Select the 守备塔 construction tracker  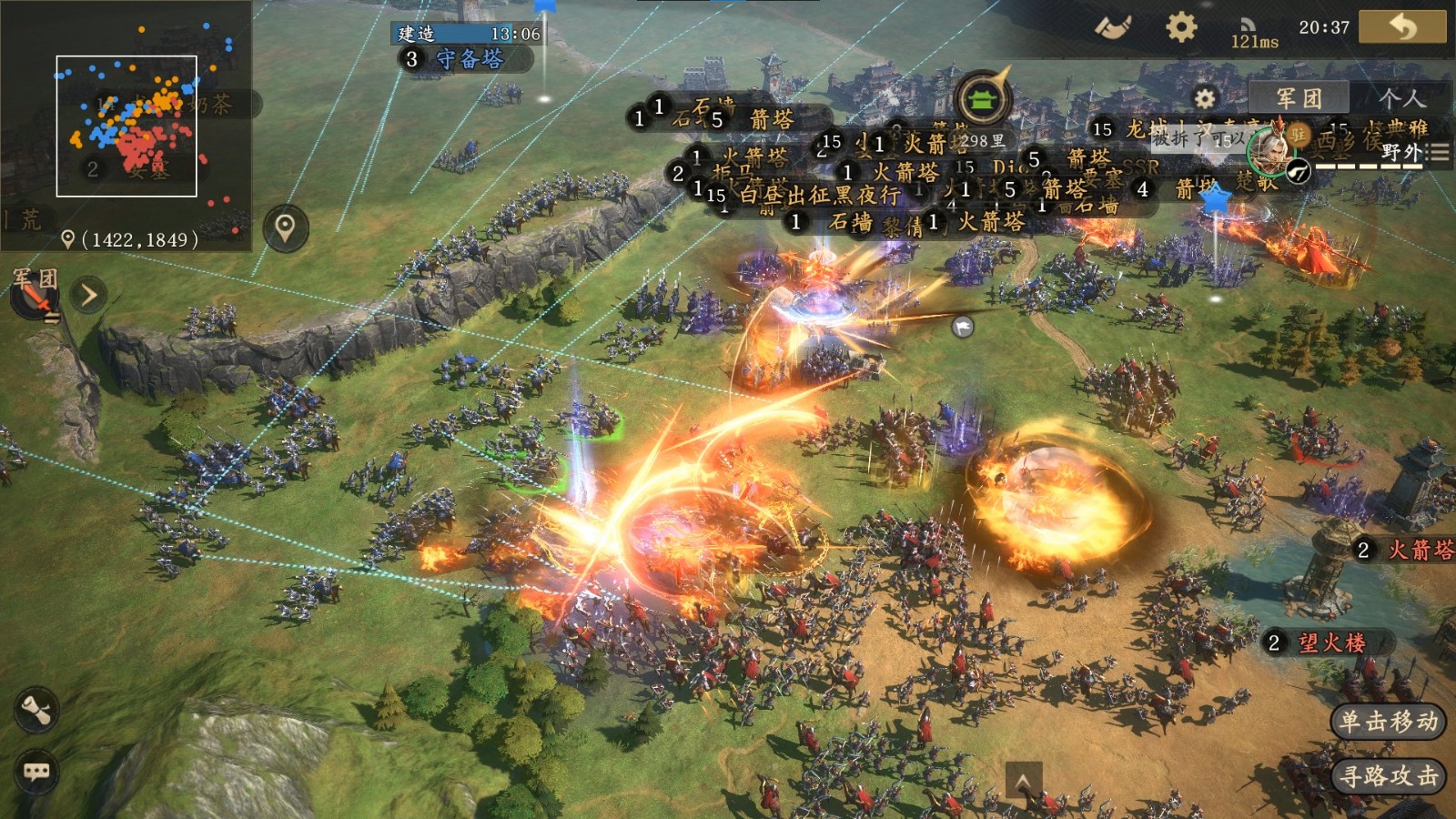(x=468, y=59)
